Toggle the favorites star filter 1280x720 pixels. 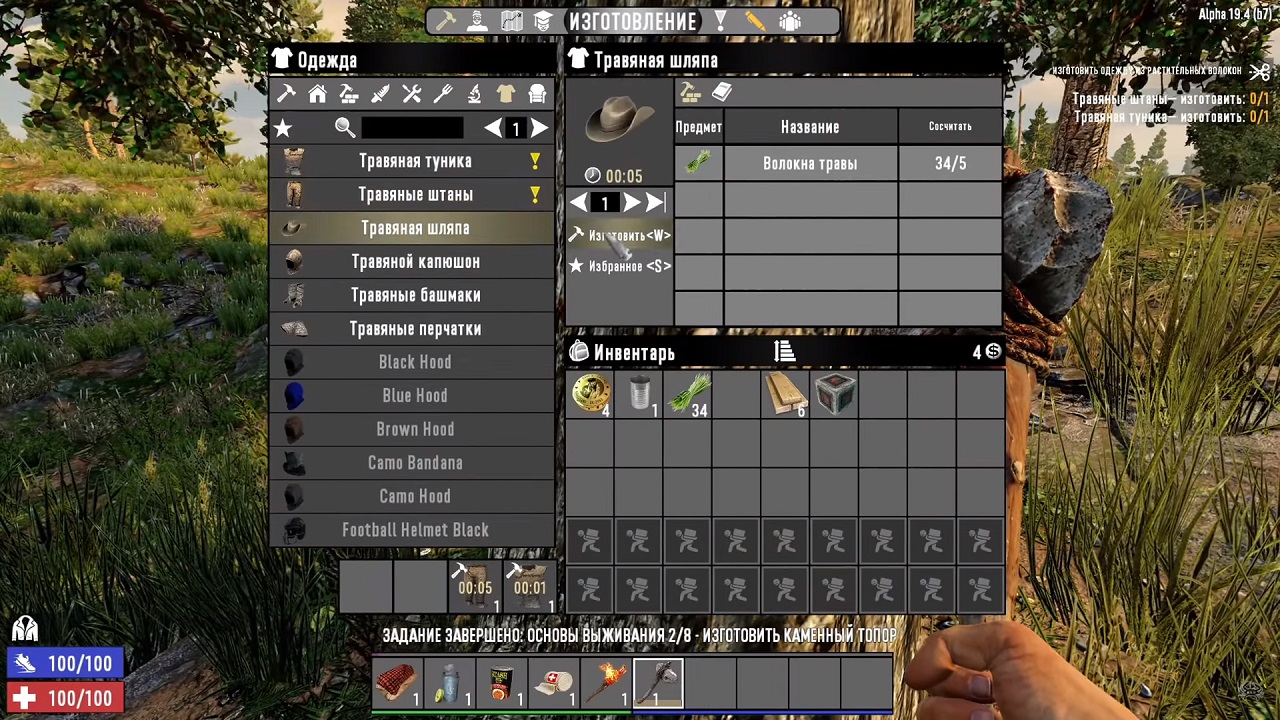tap(283, 128)
